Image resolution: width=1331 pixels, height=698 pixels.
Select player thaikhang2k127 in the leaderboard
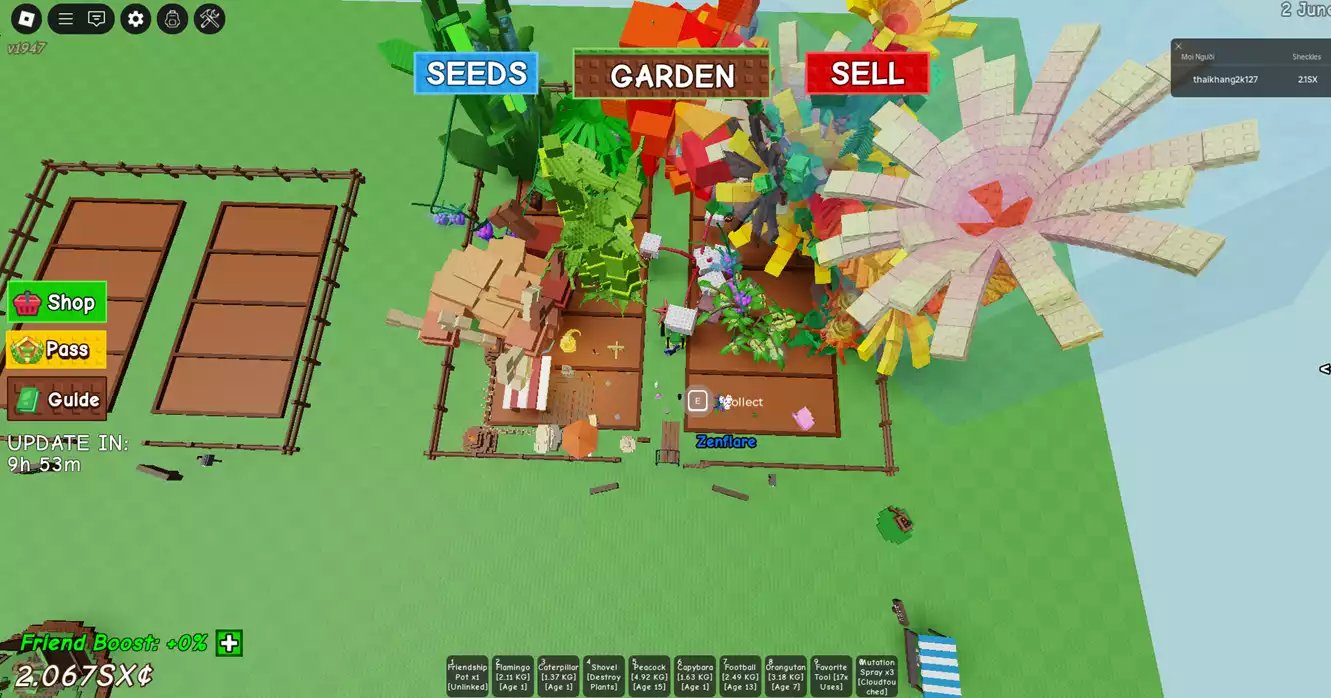coord(1225,79)
